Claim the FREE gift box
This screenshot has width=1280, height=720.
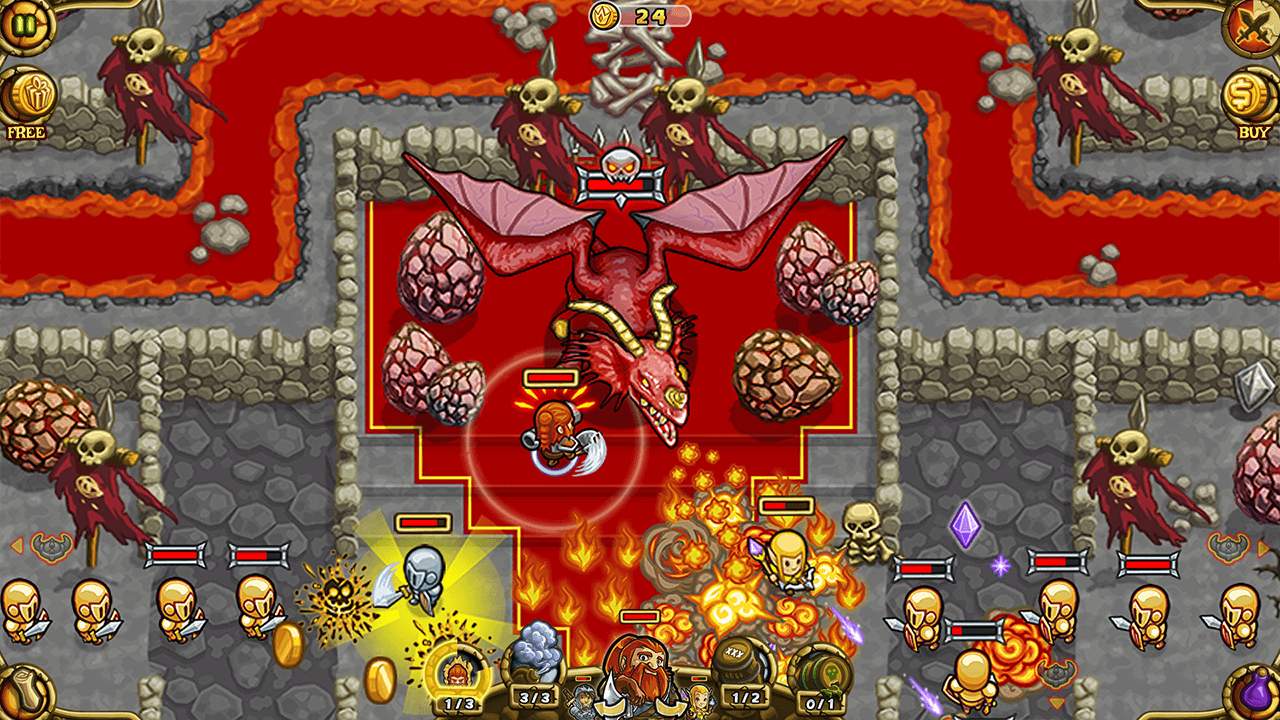point(28,98)
